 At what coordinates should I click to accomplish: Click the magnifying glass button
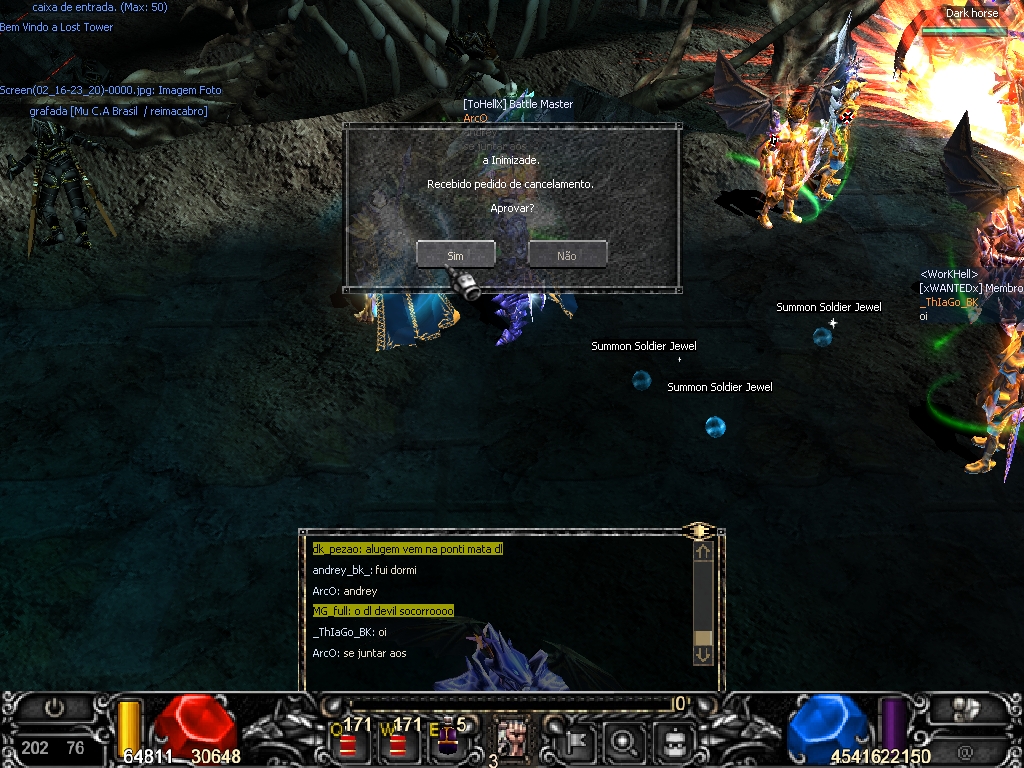coord(625,742)
